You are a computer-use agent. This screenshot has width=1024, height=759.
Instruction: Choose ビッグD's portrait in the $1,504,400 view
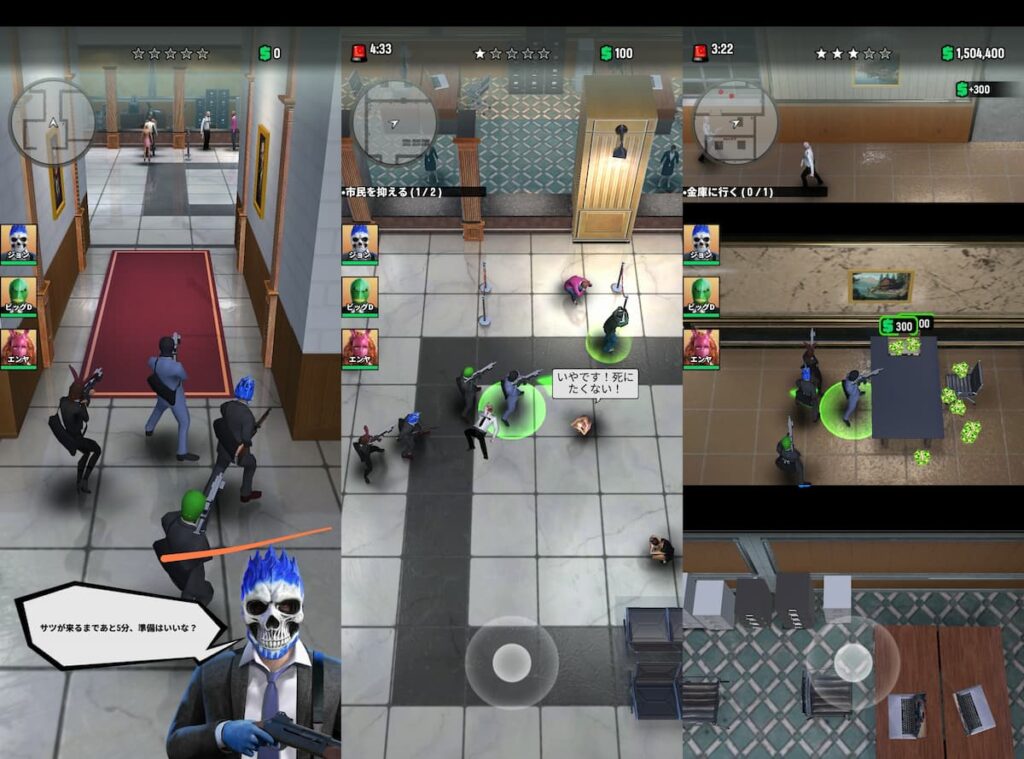click(702, 296)
